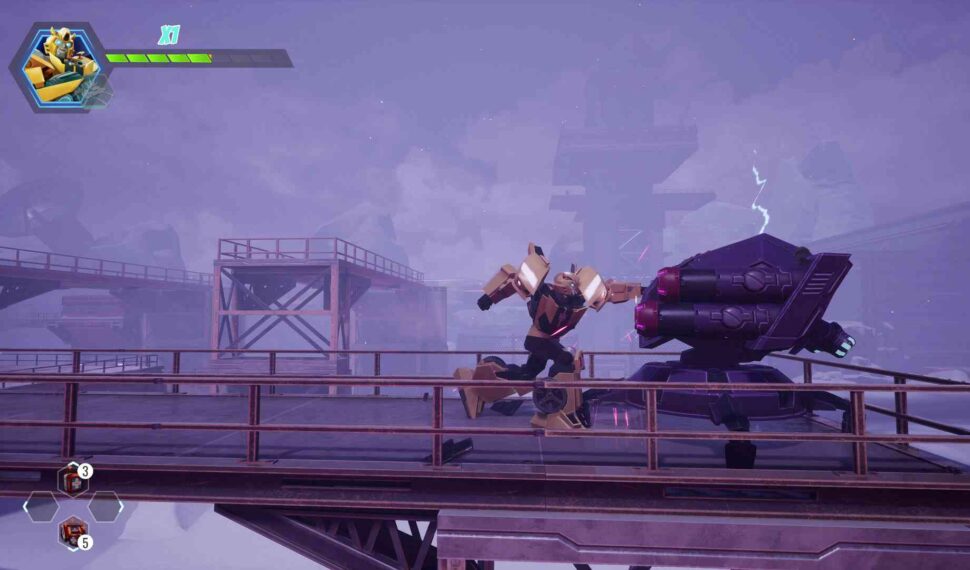Select the item slot showing count 3
Viewport: 970px width, 570px height.
coord(72,480)
